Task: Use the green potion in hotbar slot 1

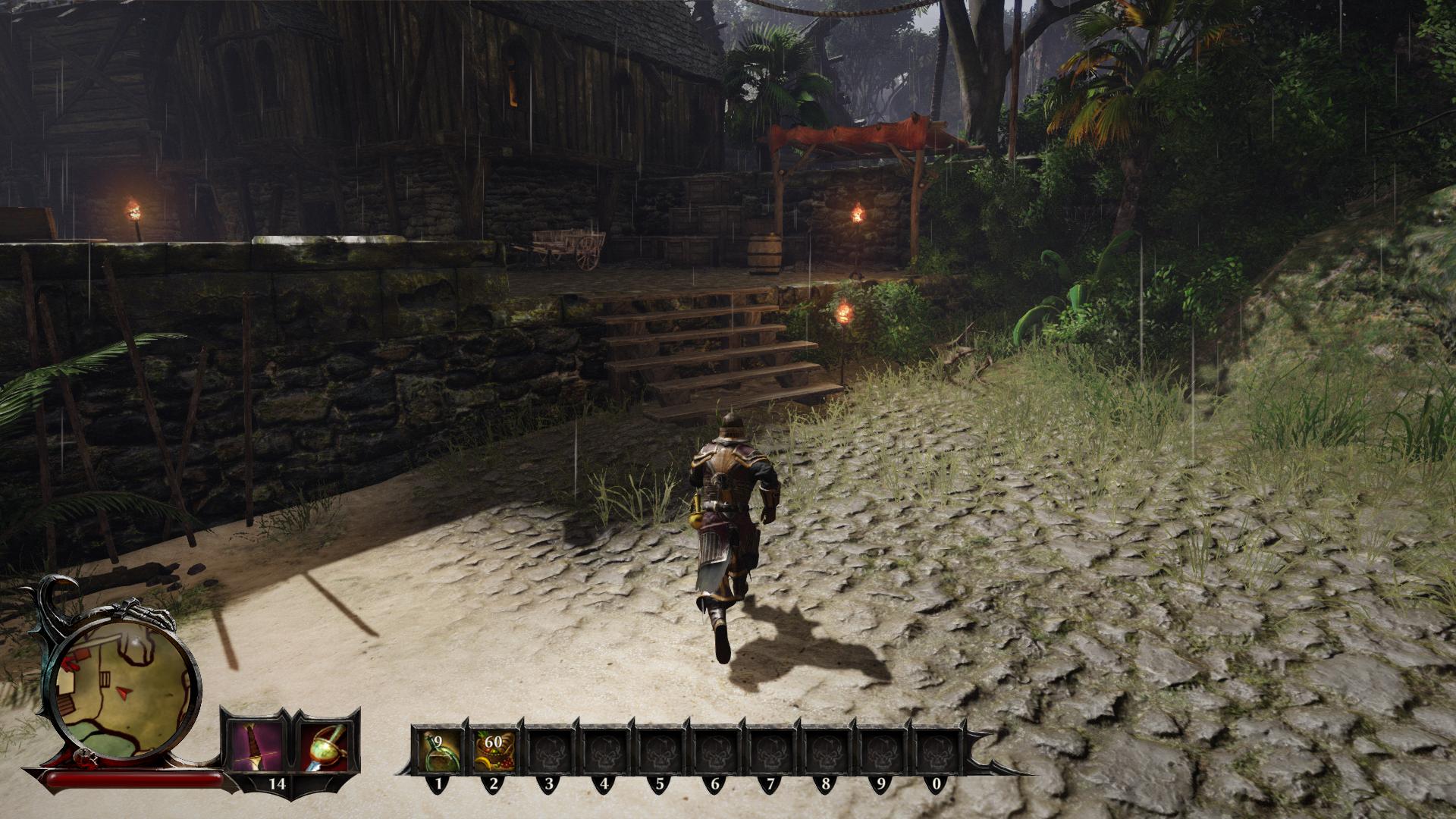Action: tap(438, 750)
